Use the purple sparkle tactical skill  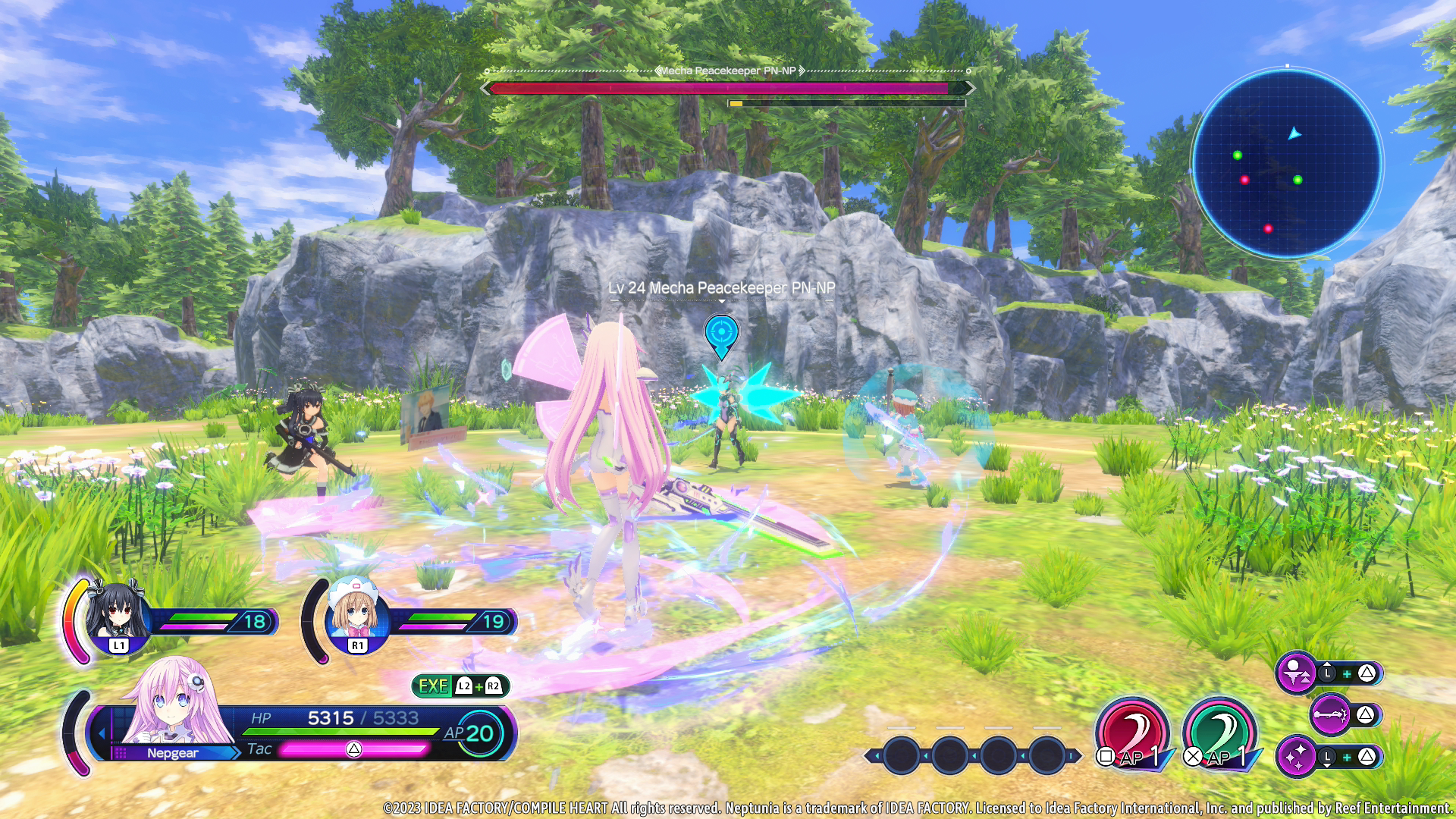[x=1297, y=756]
